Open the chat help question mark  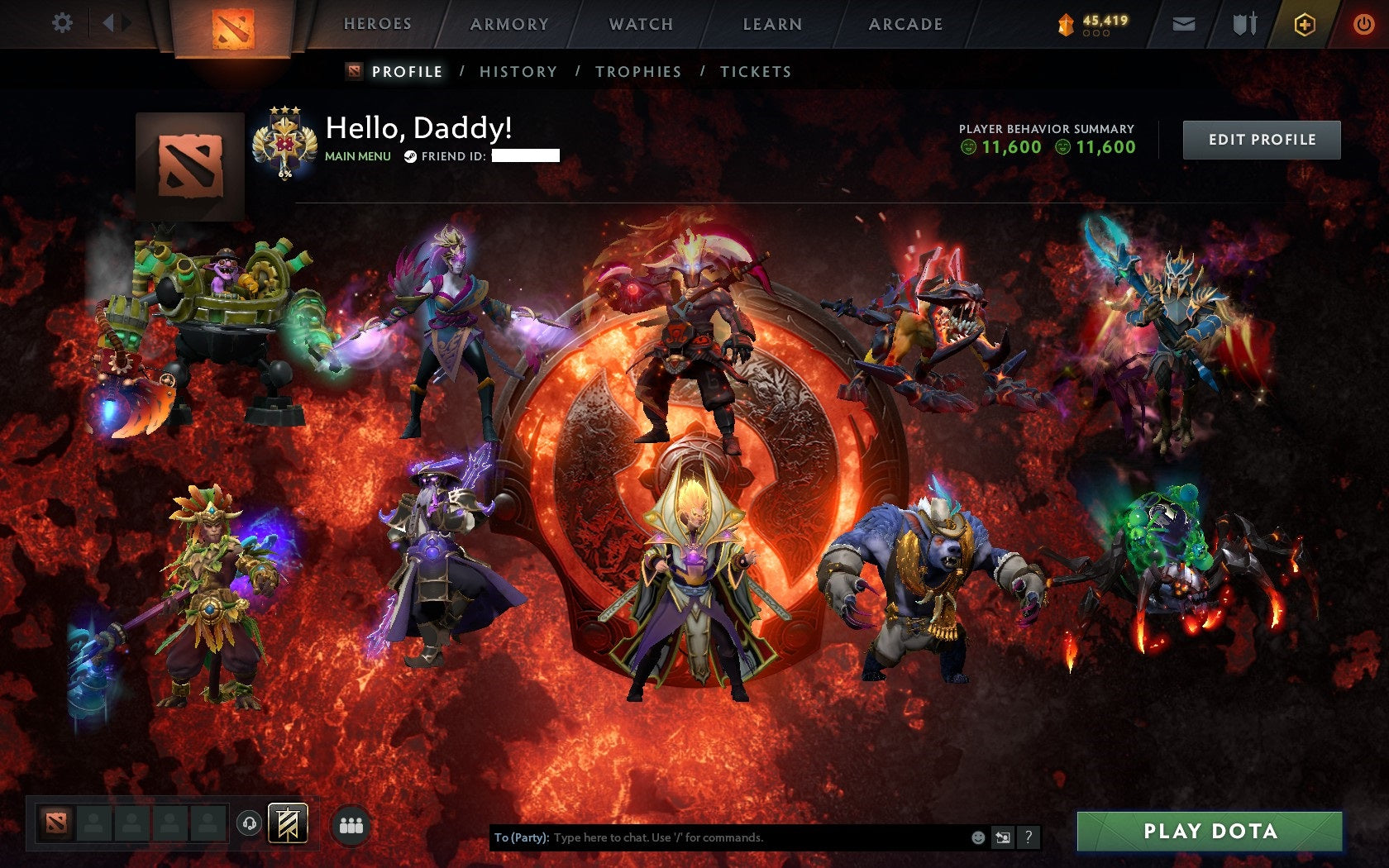click(1029, 837)
